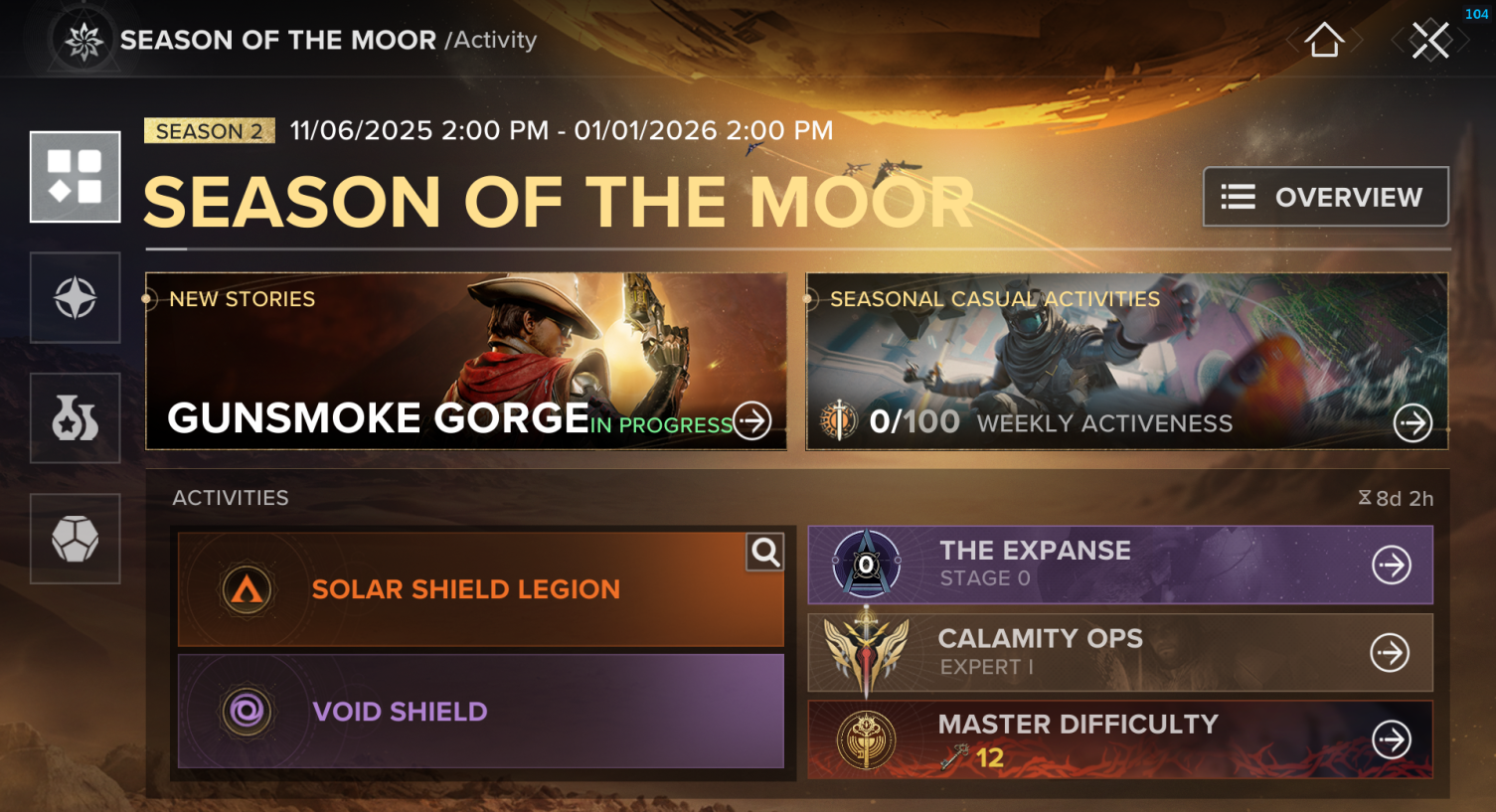Open Weekly Activeness via its arrow button
1496x812 pixels.
pos(1413,421)
